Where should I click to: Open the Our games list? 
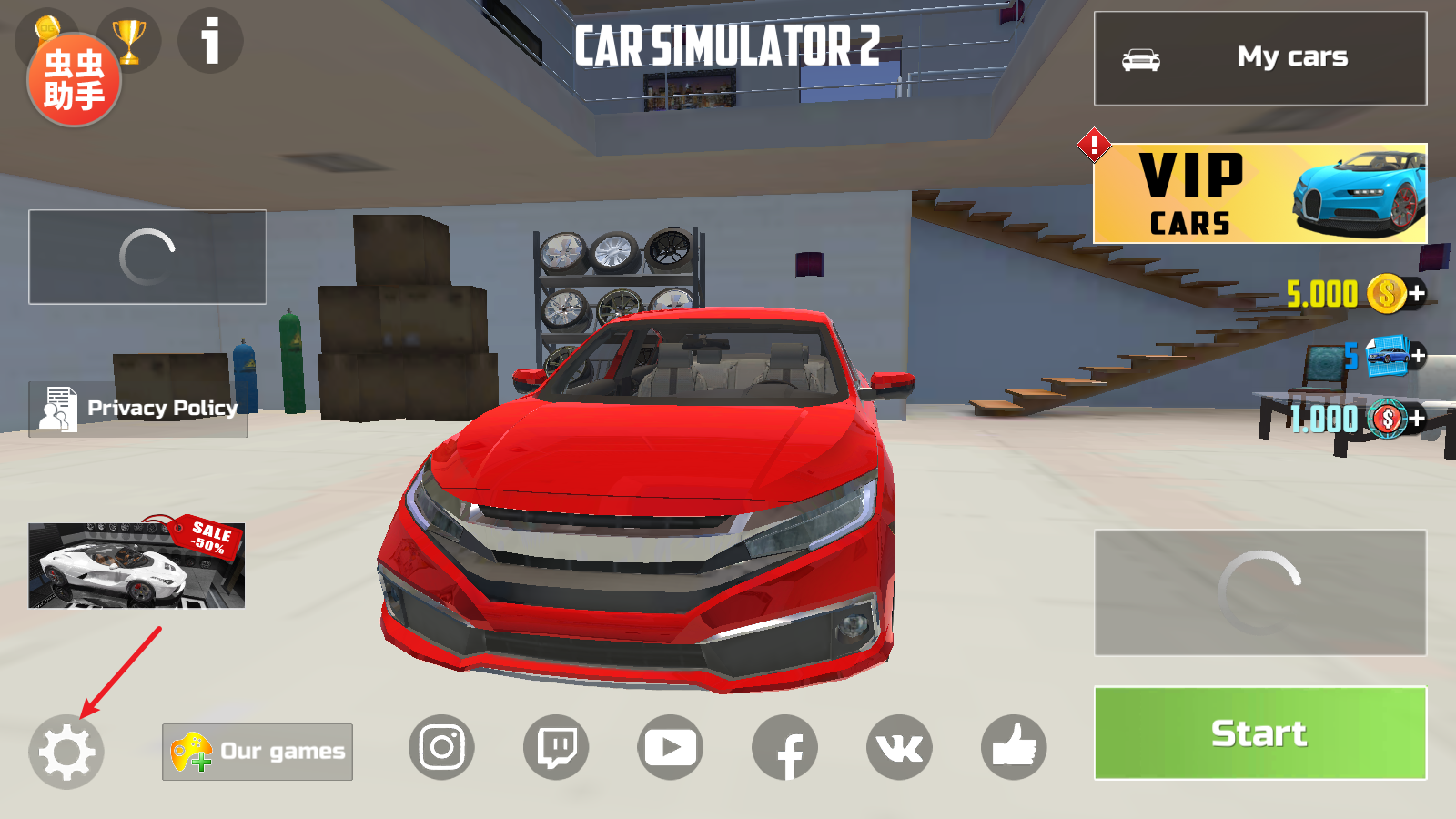point(258,752)
